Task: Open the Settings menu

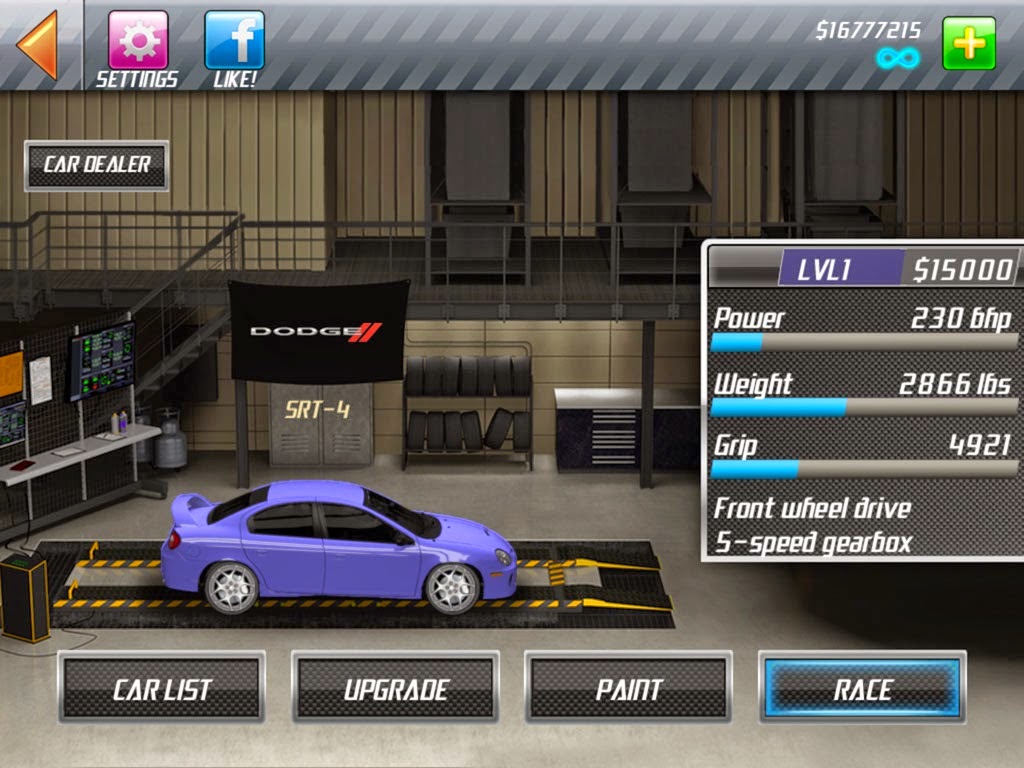Action: (137, 41)
